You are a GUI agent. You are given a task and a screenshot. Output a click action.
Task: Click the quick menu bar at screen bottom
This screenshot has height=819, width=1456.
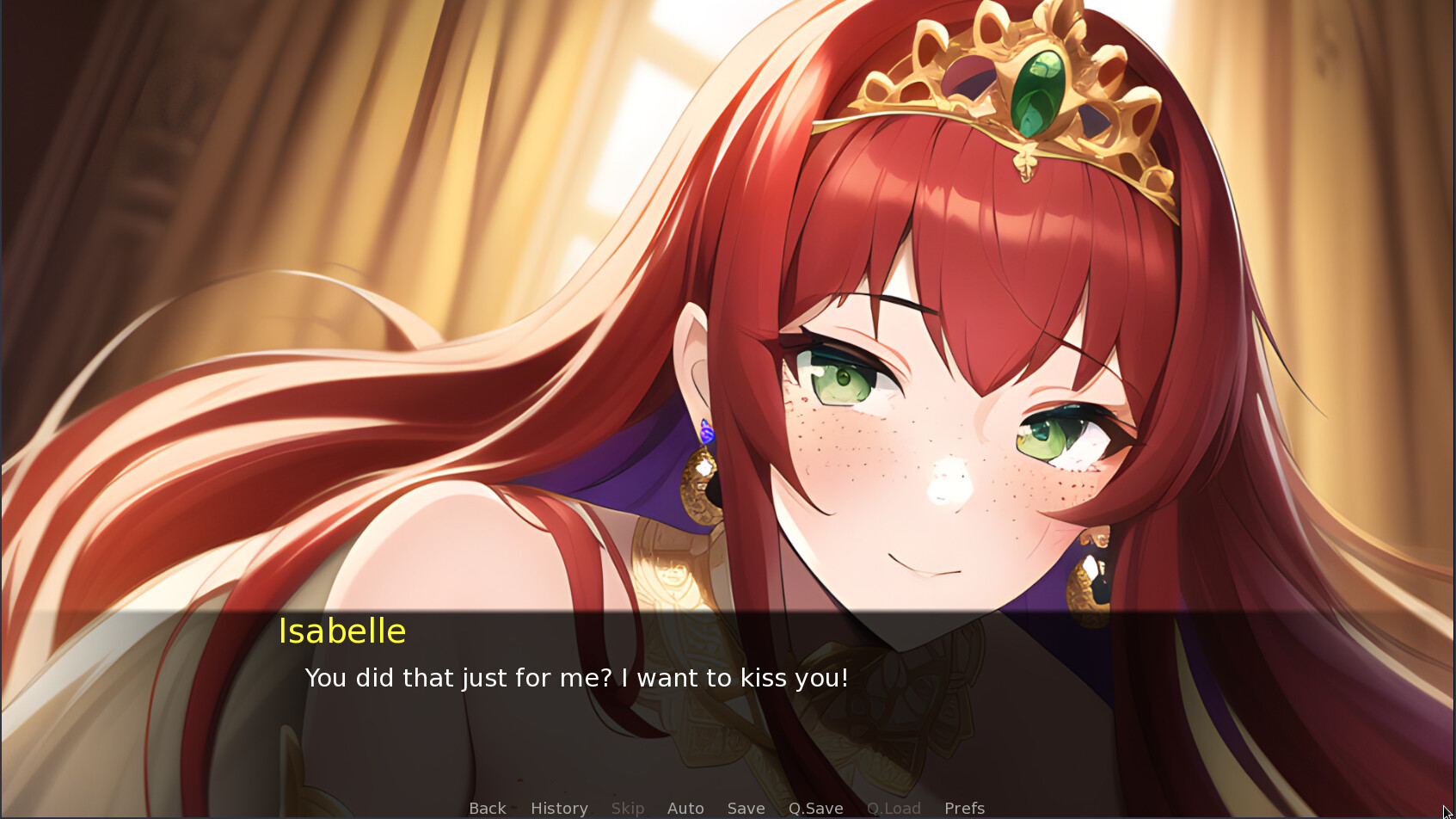(728, 807)
